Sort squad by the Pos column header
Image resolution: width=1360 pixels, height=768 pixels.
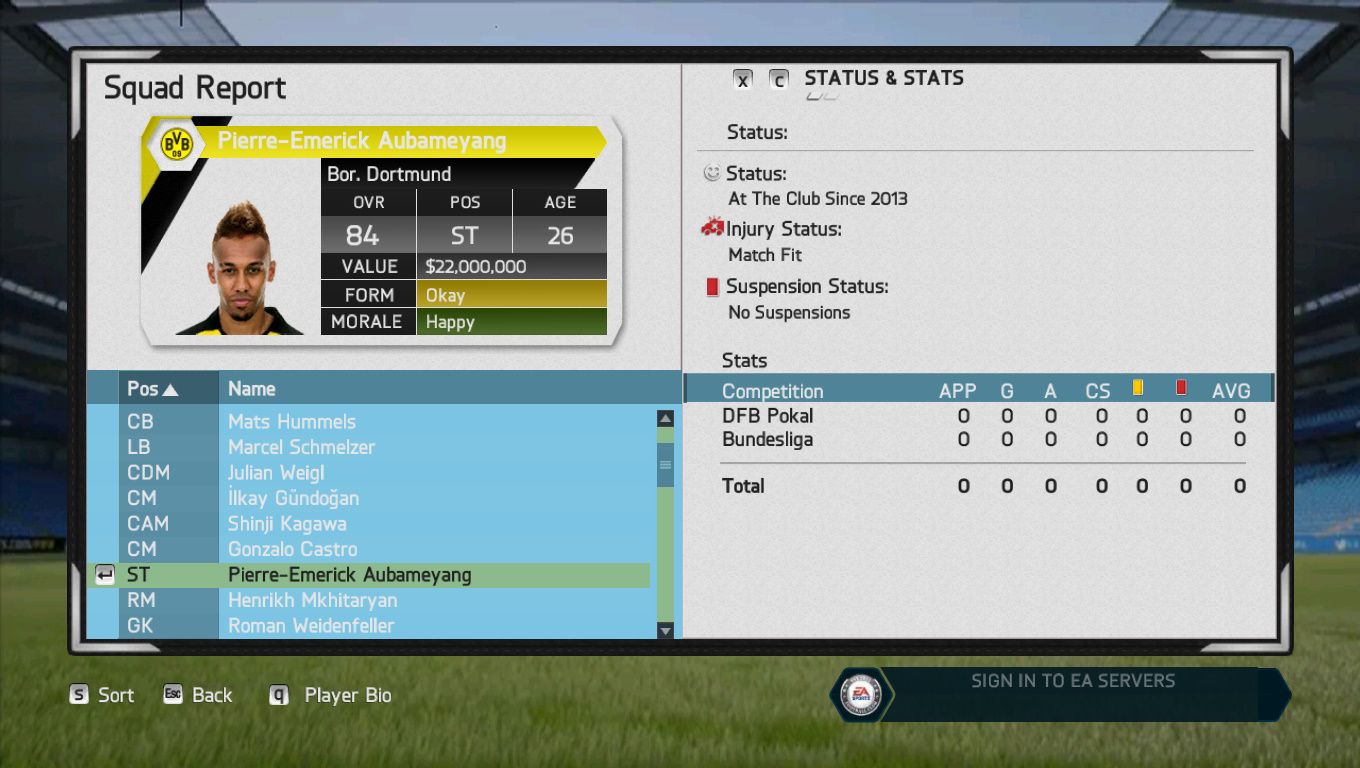click(152, 389)
